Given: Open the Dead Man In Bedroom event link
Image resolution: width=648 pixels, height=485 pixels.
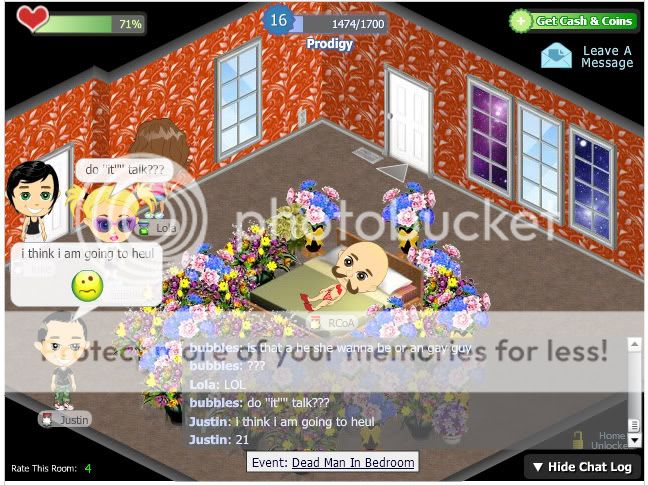Looking at the screenshot, I should coord(353,463).
